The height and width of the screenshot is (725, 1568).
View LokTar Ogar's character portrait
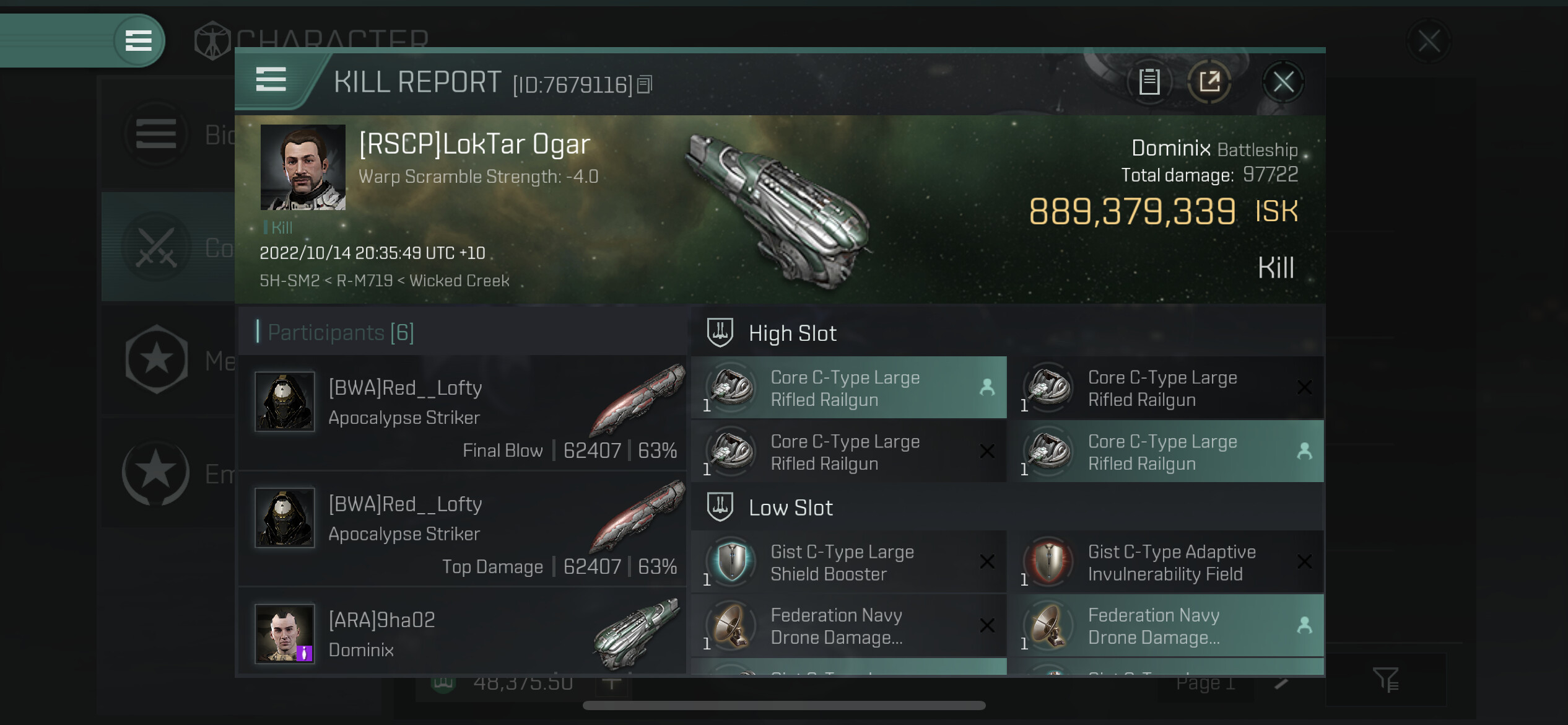pos(303,167)
